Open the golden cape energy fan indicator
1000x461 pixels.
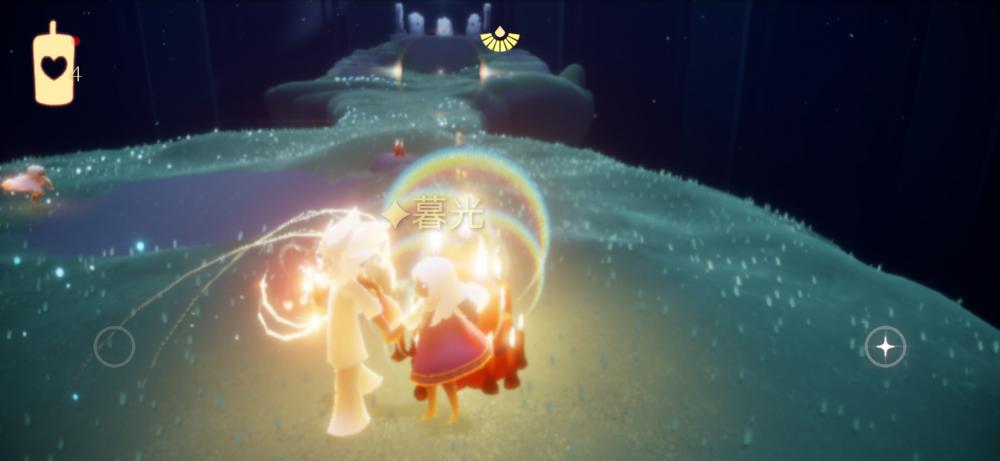pos(499,39)
